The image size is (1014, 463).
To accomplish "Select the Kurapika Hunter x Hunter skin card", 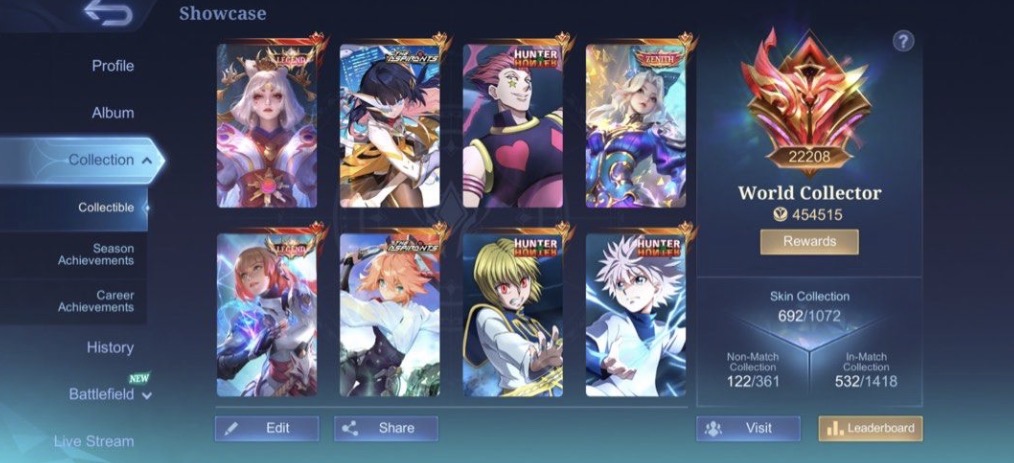I will tap(512, 315).
